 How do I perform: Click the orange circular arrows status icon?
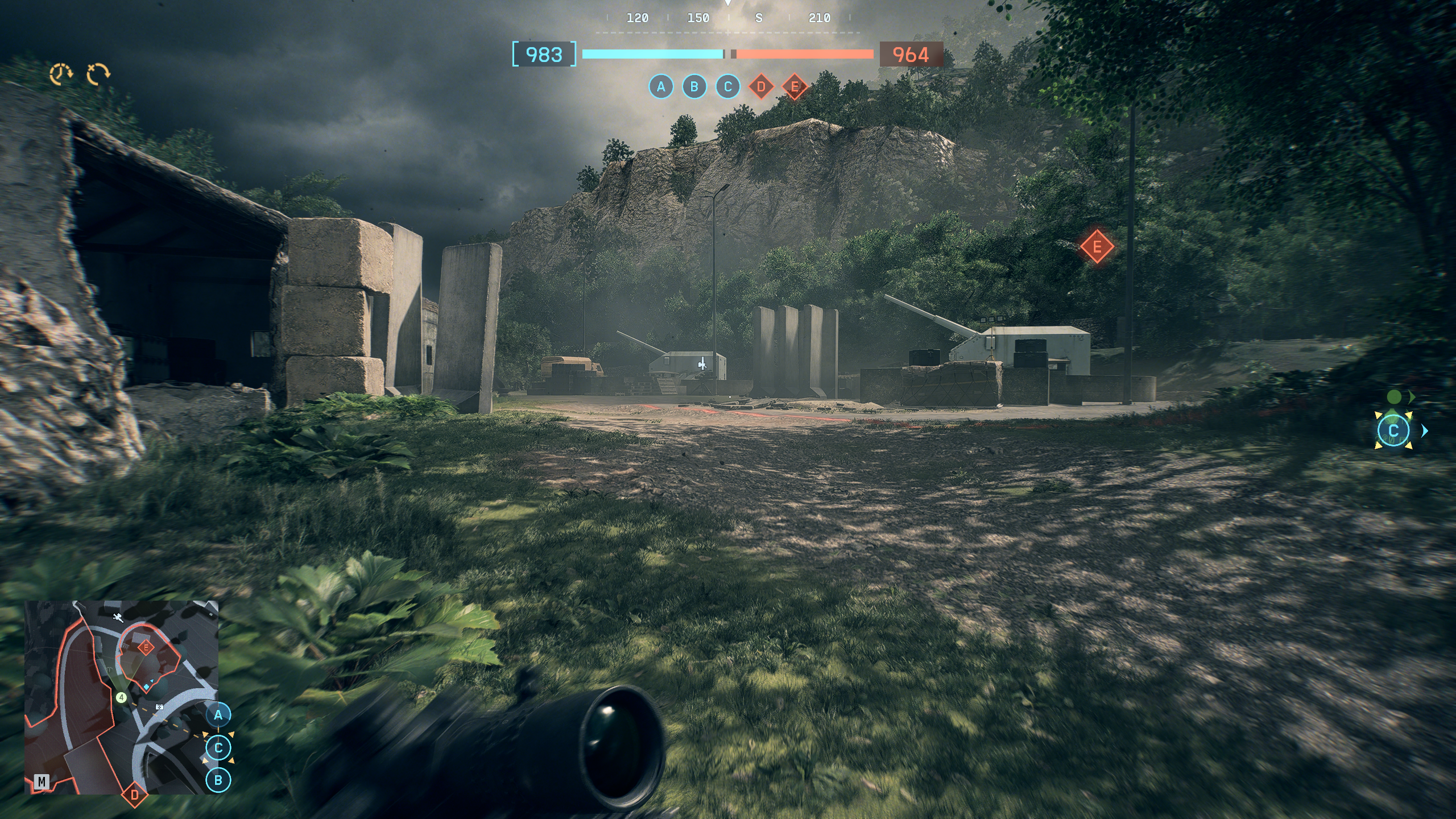coord(98,74)
